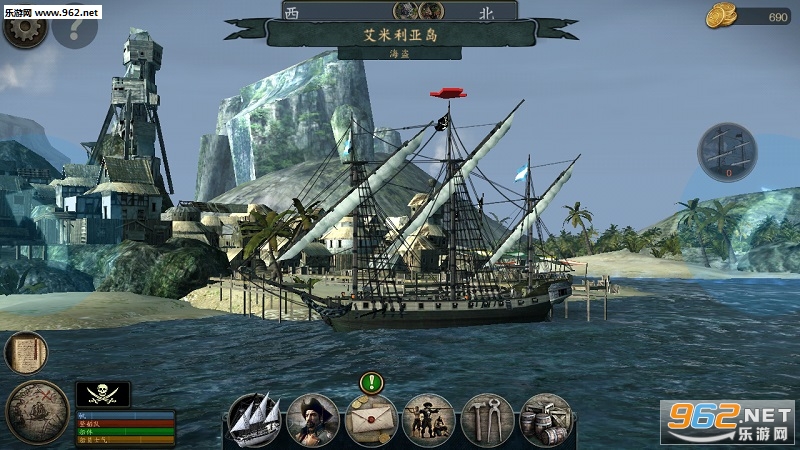Select the pirate skull flag icon
Image resolution: width=800 pixels, height=450 pixels.
pyautogui.click(x=103, y=393)
